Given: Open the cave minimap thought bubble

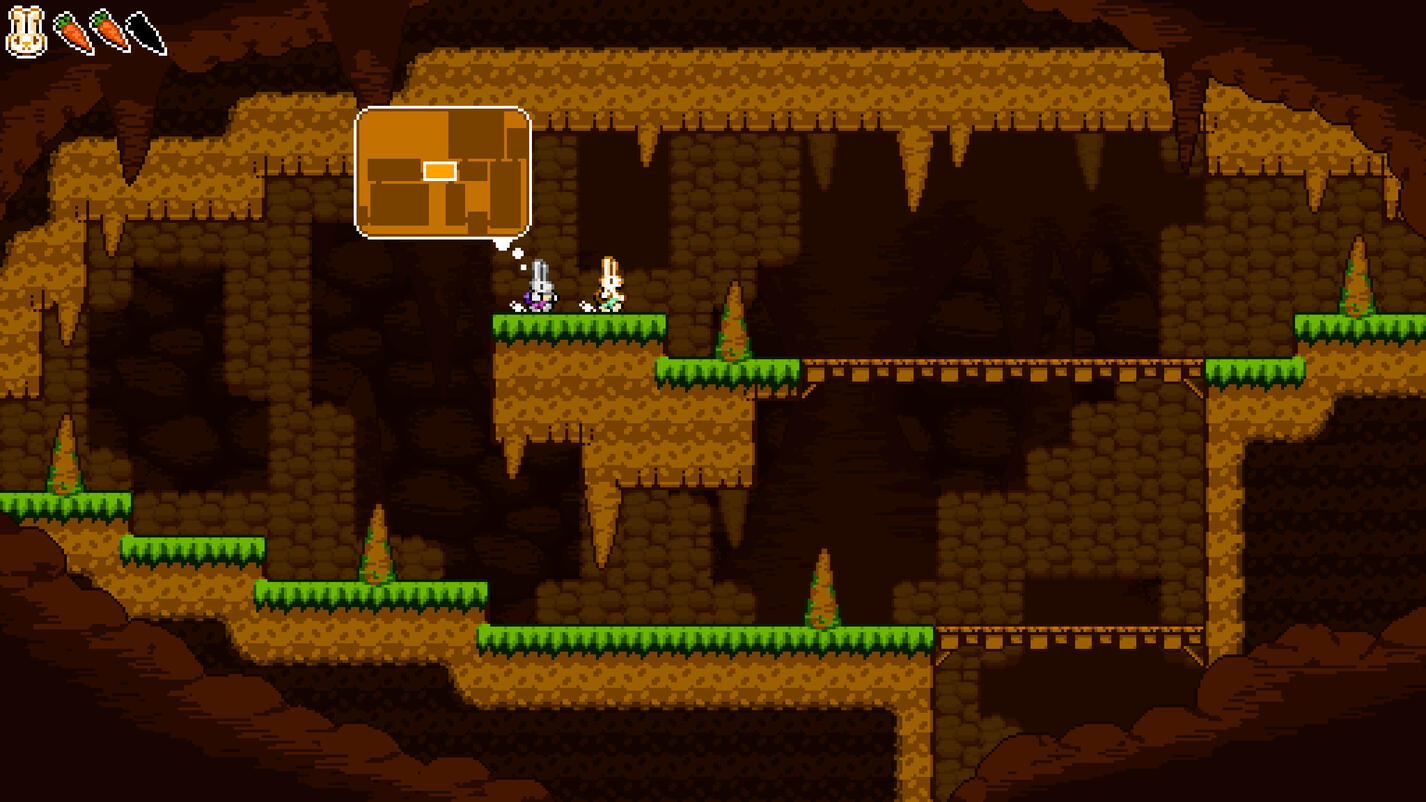Looking at the screenshot, I should (x=442, y=172).
